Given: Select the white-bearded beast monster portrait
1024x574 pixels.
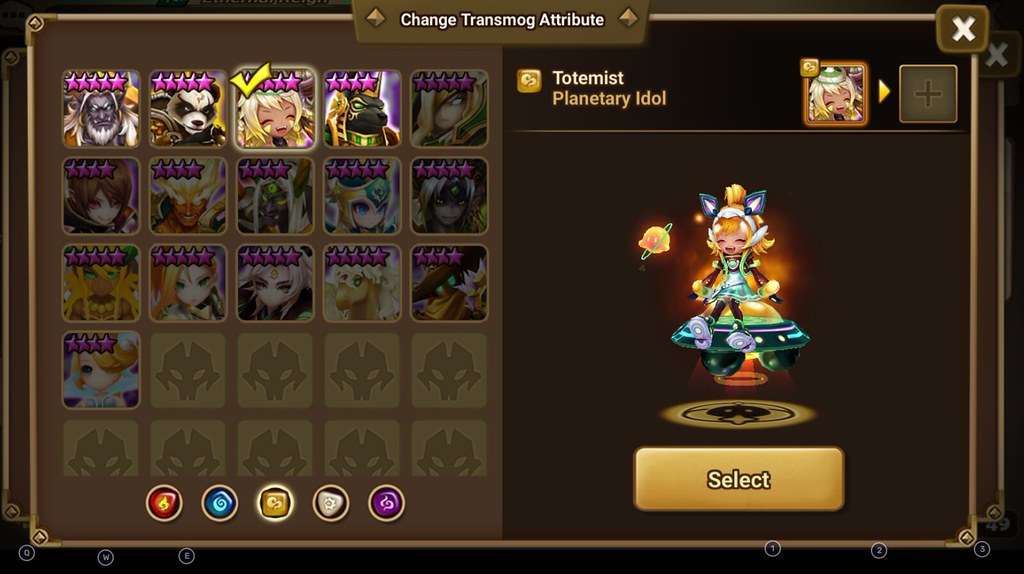Looking at the screenshot, I should pyautogui.click(x=100, y=109).
